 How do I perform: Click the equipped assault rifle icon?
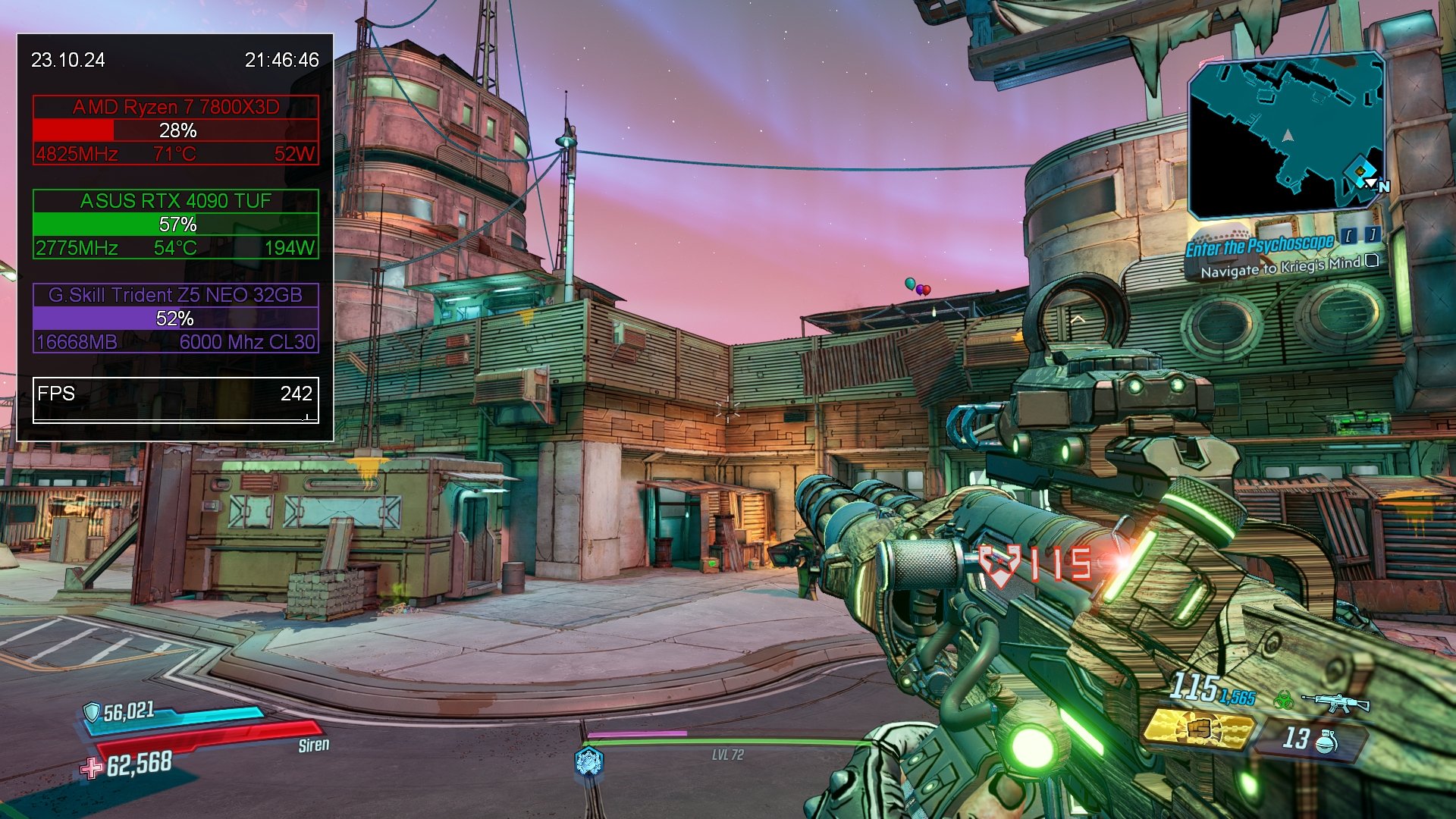tap(1337, 702)
